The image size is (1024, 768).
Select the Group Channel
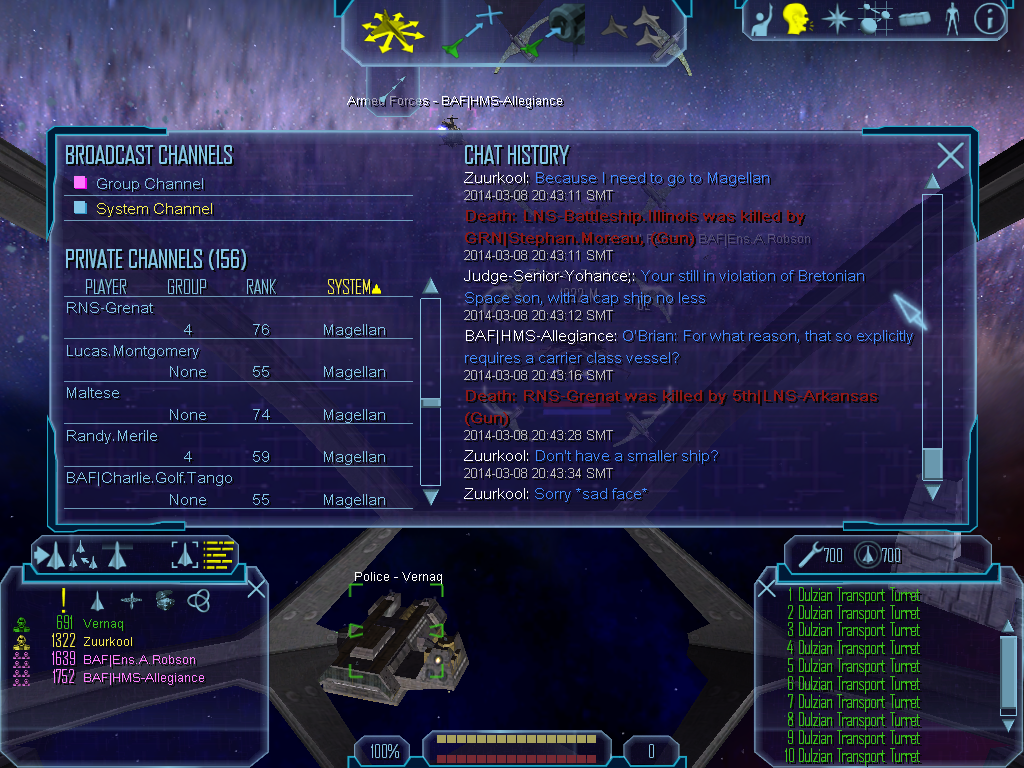tap(149, 184)
